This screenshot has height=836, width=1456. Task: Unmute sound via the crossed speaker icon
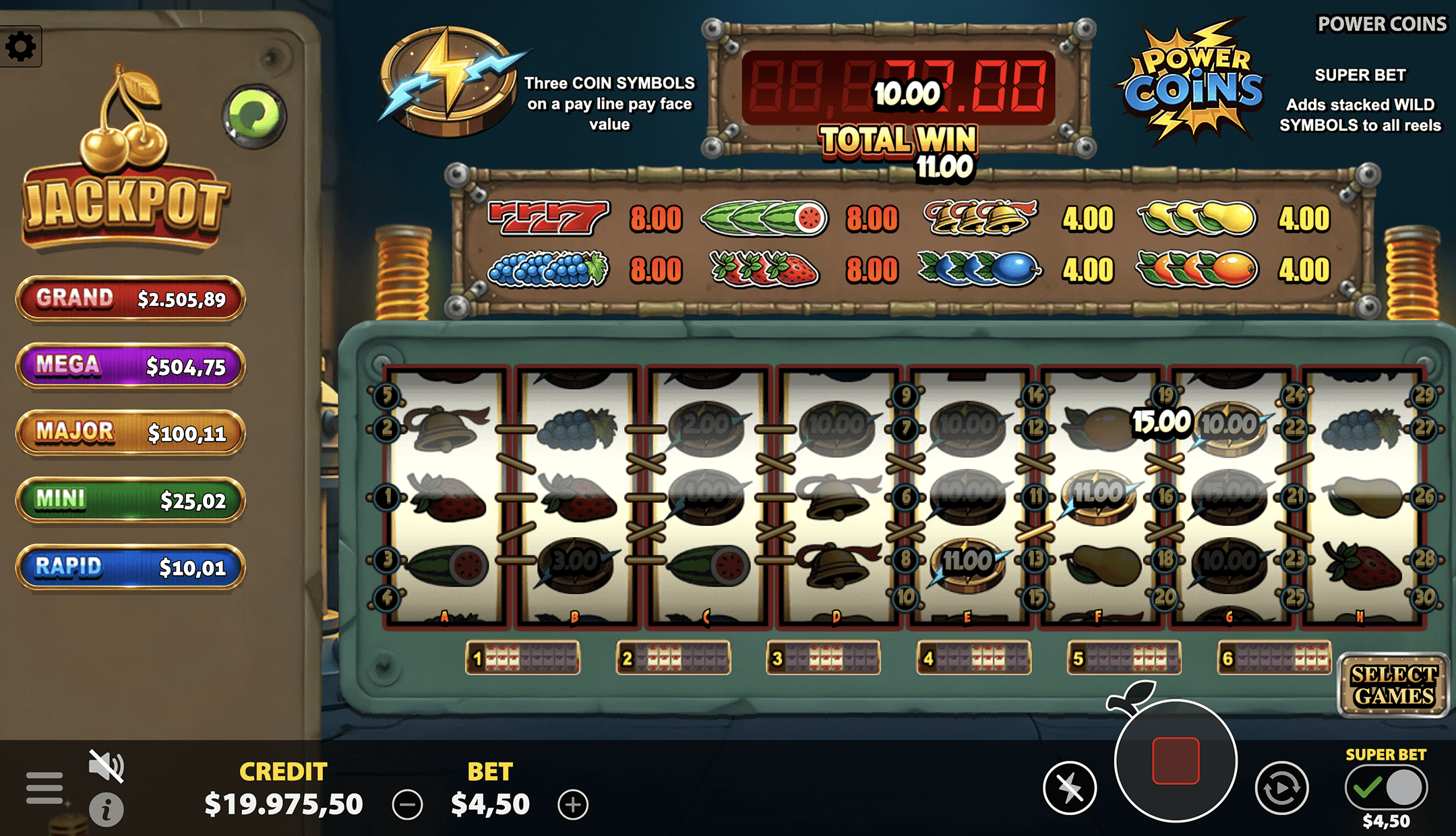coord(108,765)
